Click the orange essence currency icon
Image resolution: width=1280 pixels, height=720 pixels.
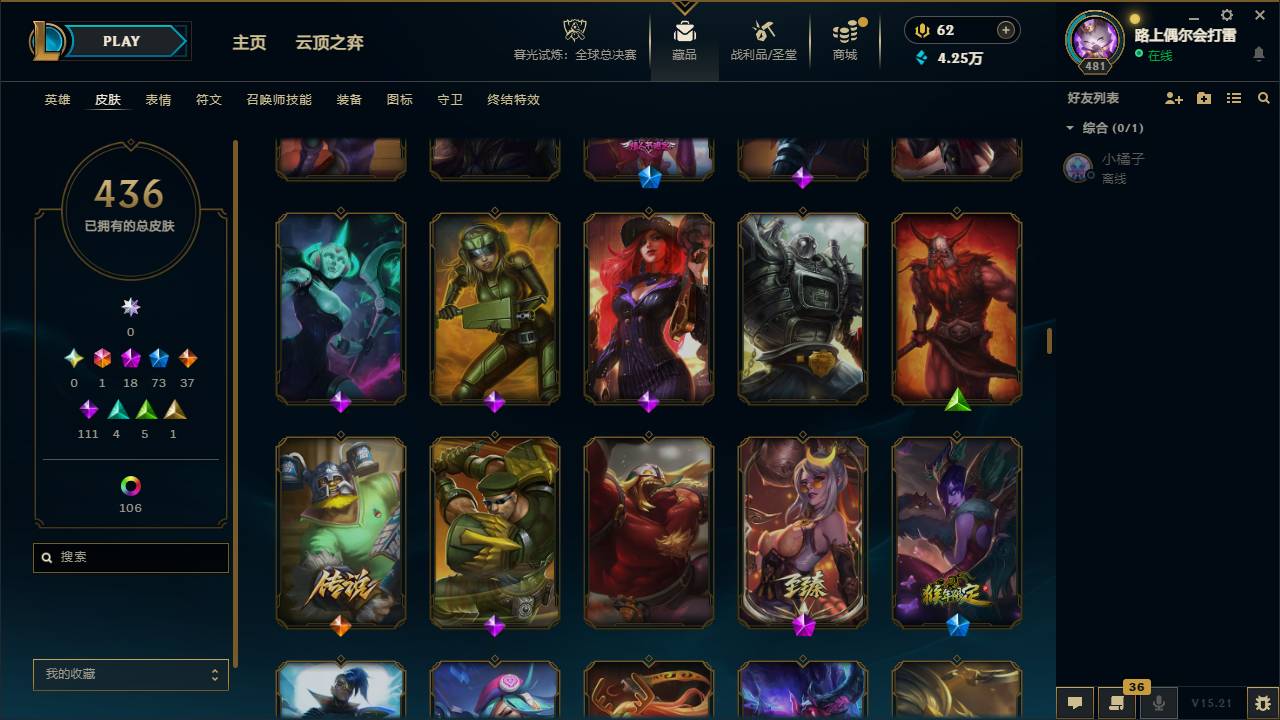(x=920, y=30)
